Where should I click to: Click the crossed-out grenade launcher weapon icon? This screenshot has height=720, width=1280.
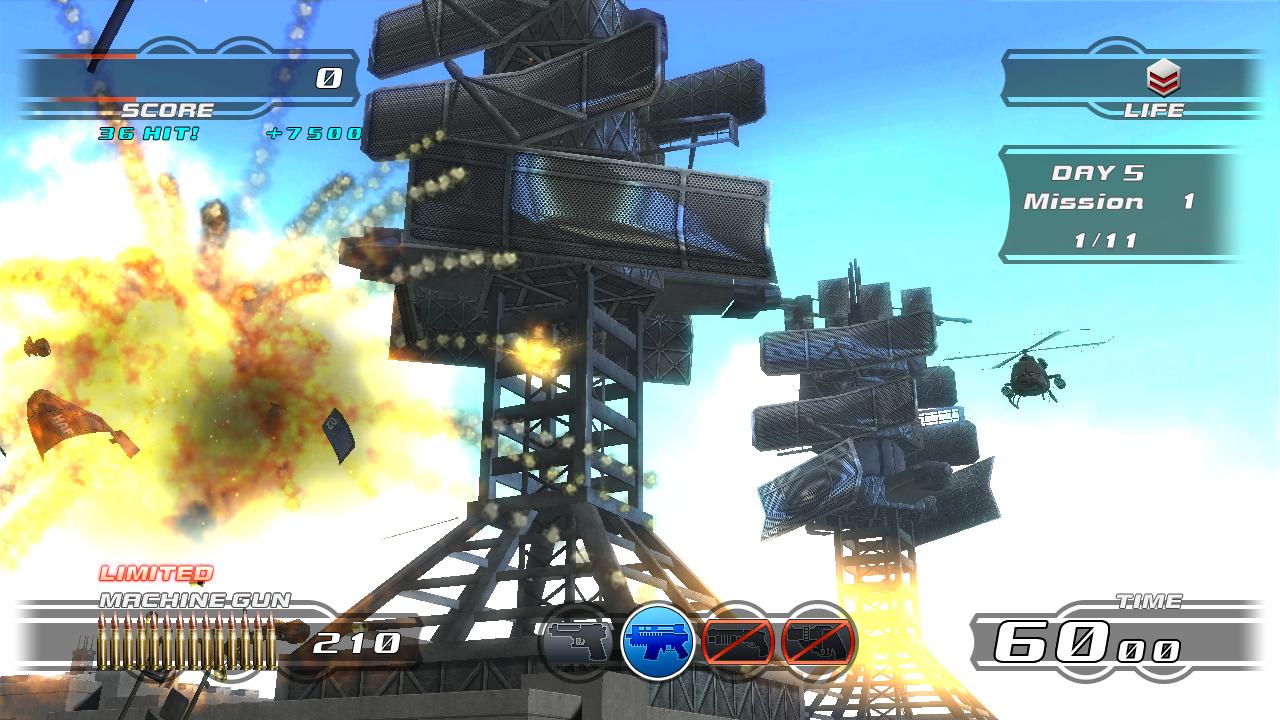(x=818, y=643)
